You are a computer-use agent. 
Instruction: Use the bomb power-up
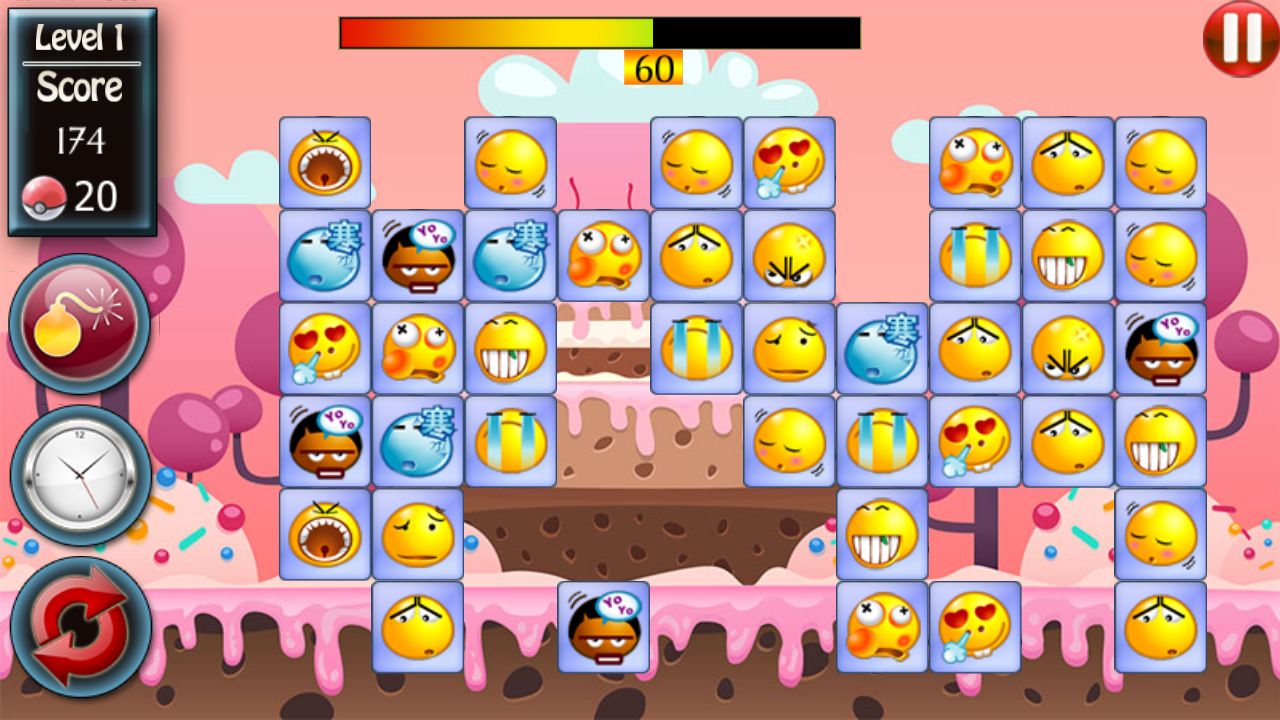click(x=80, y=323)
